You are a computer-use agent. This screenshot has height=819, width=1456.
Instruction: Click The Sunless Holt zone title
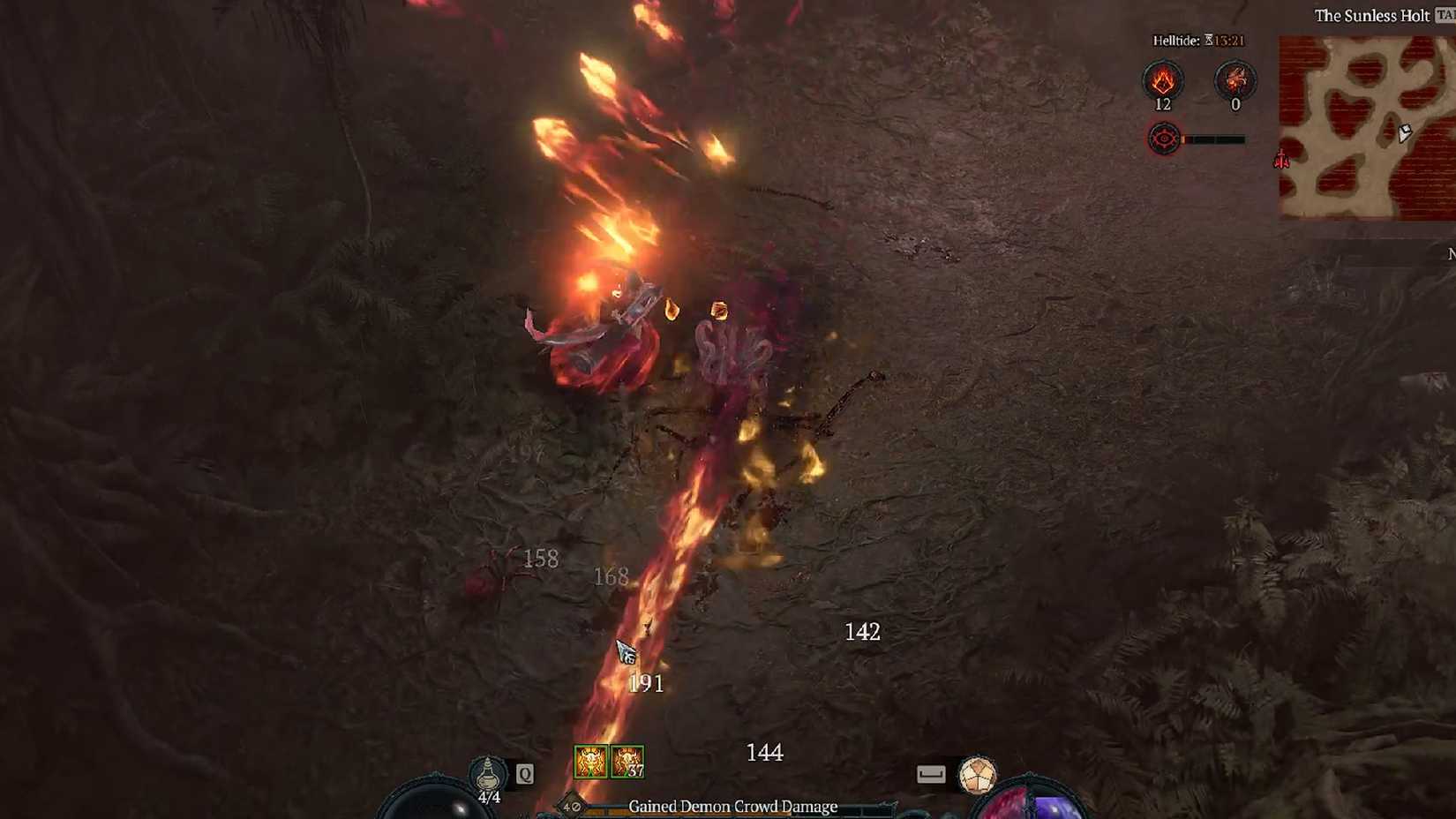tap(1372, 16)
